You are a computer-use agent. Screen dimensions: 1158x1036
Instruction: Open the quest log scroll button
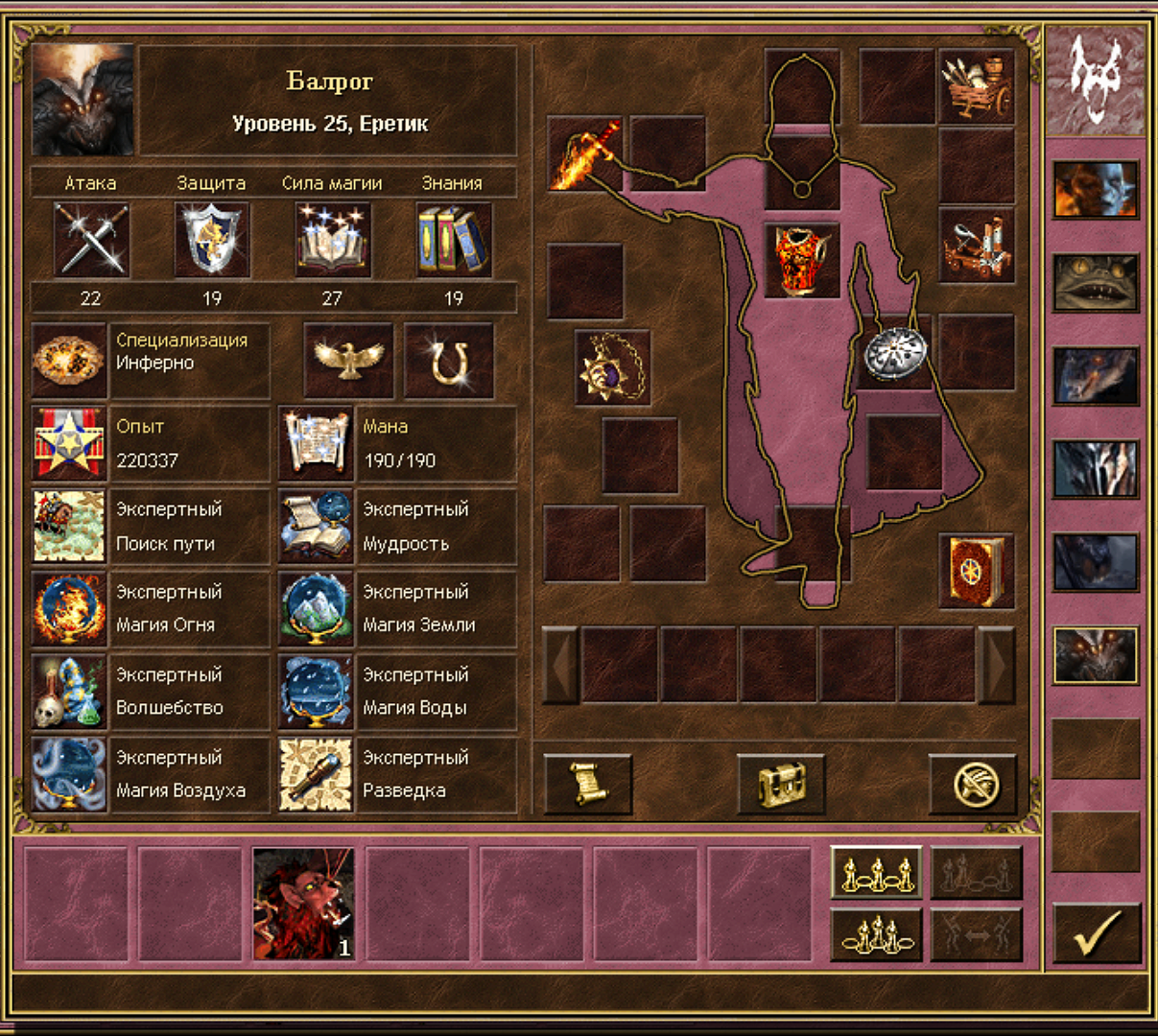587,784
